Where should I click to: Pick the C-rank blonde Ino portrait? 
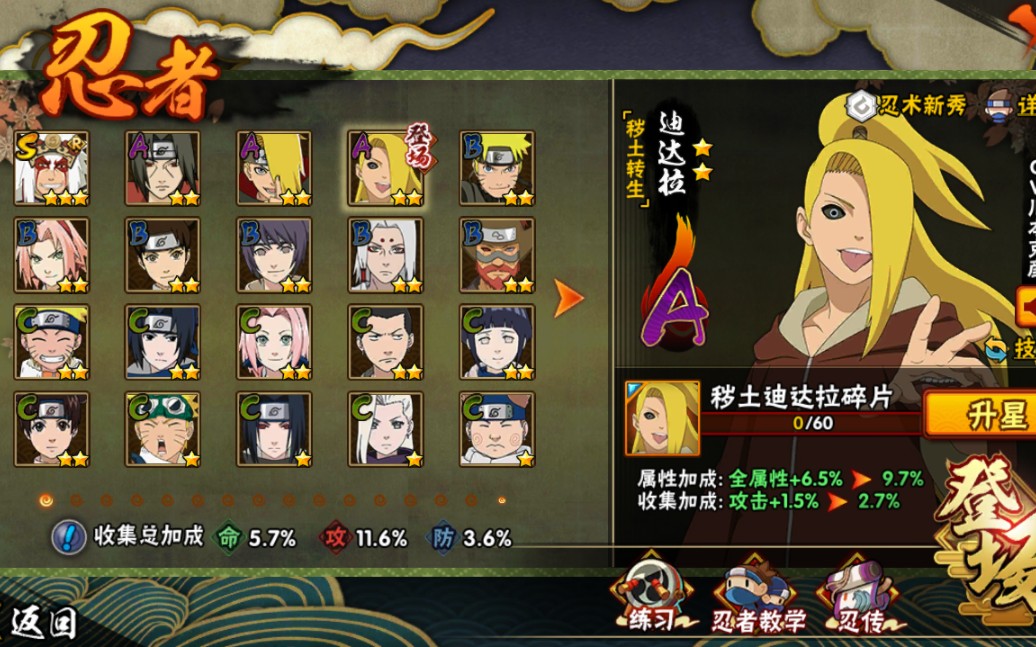coord(385,429)
